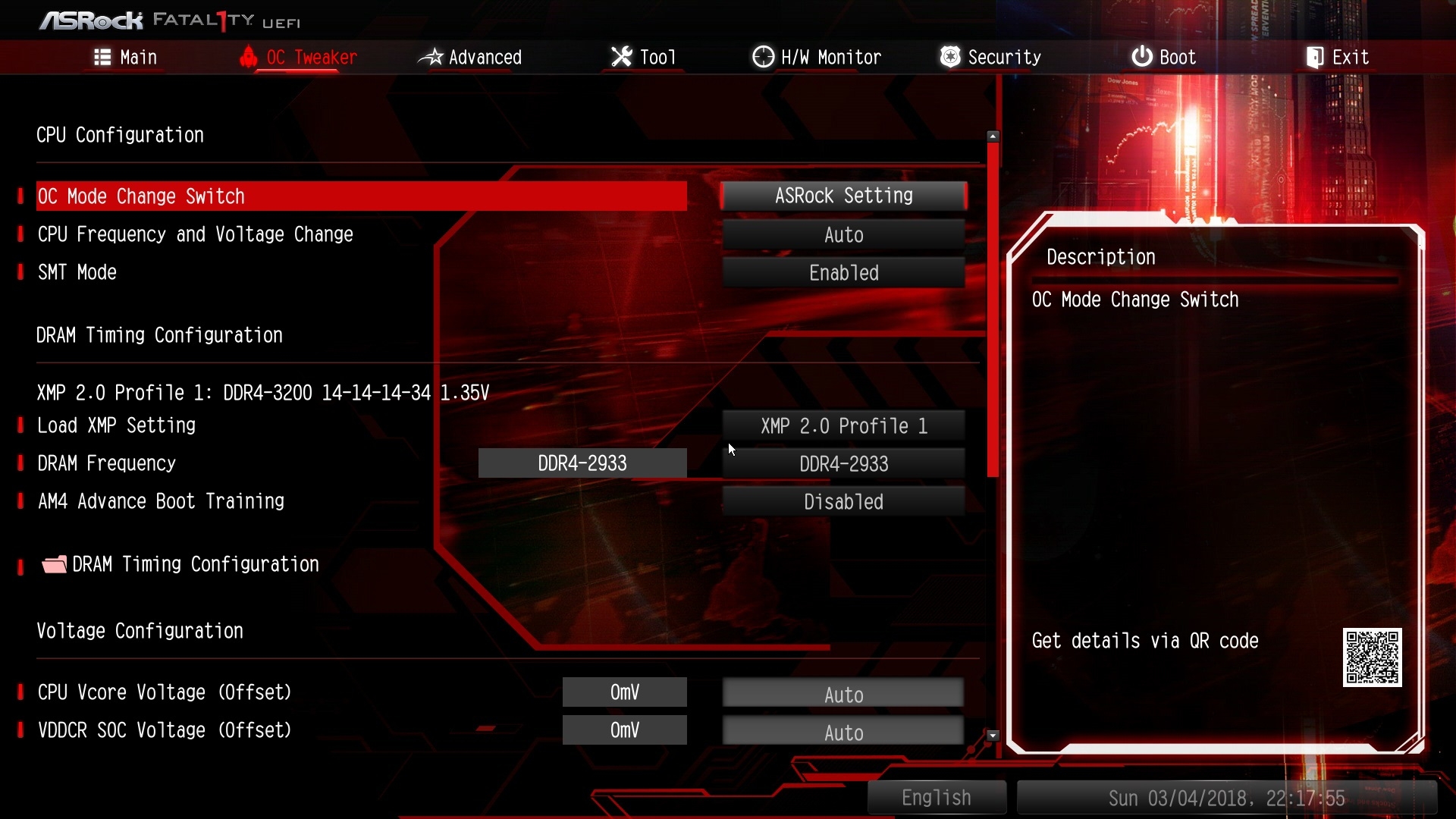
Task: Toggle SMT Mode Enabled option
Action: (843, 273)
